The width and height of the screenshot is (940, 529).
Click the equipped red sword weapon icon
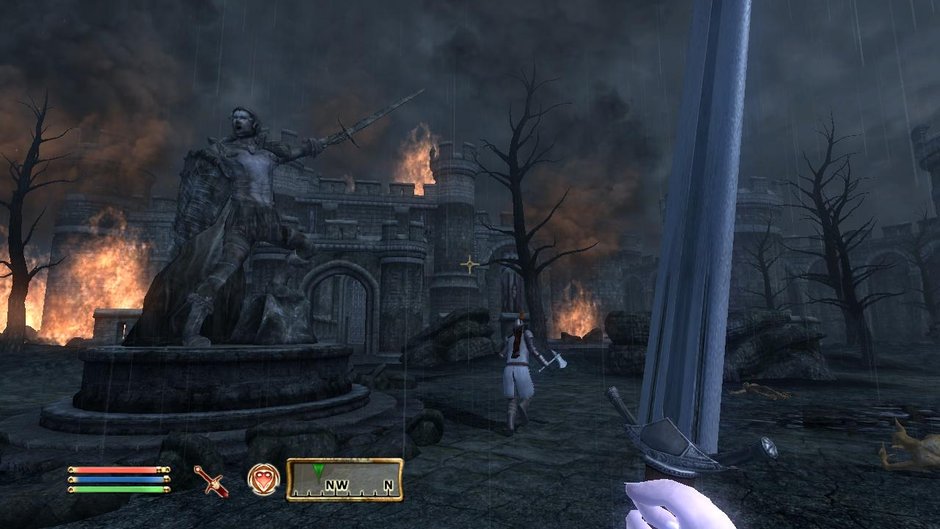(x=211, y=481)
